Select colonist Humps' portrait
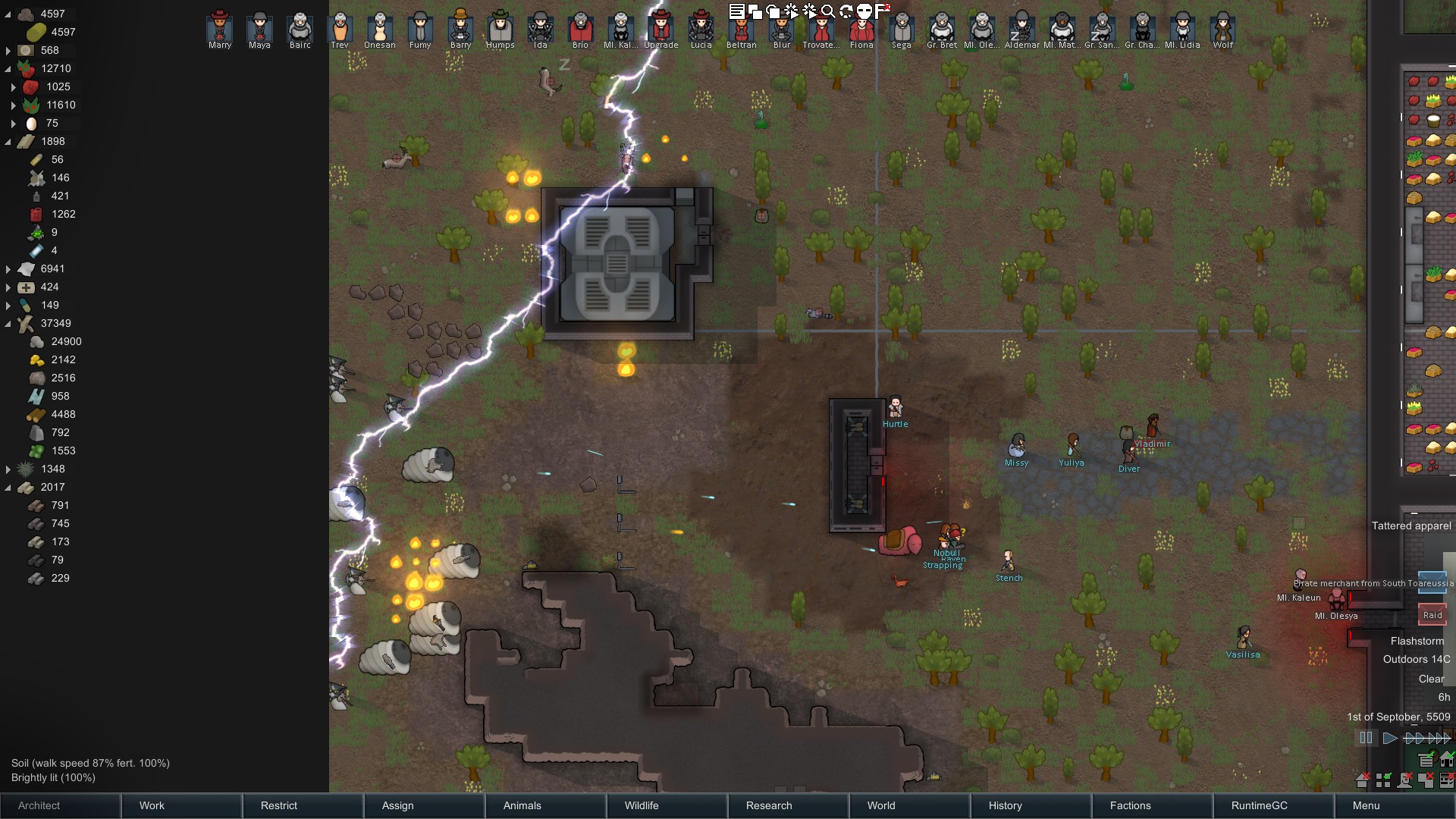The height and width of the screenshot is (819, 1456). click(x=500, y=28)
